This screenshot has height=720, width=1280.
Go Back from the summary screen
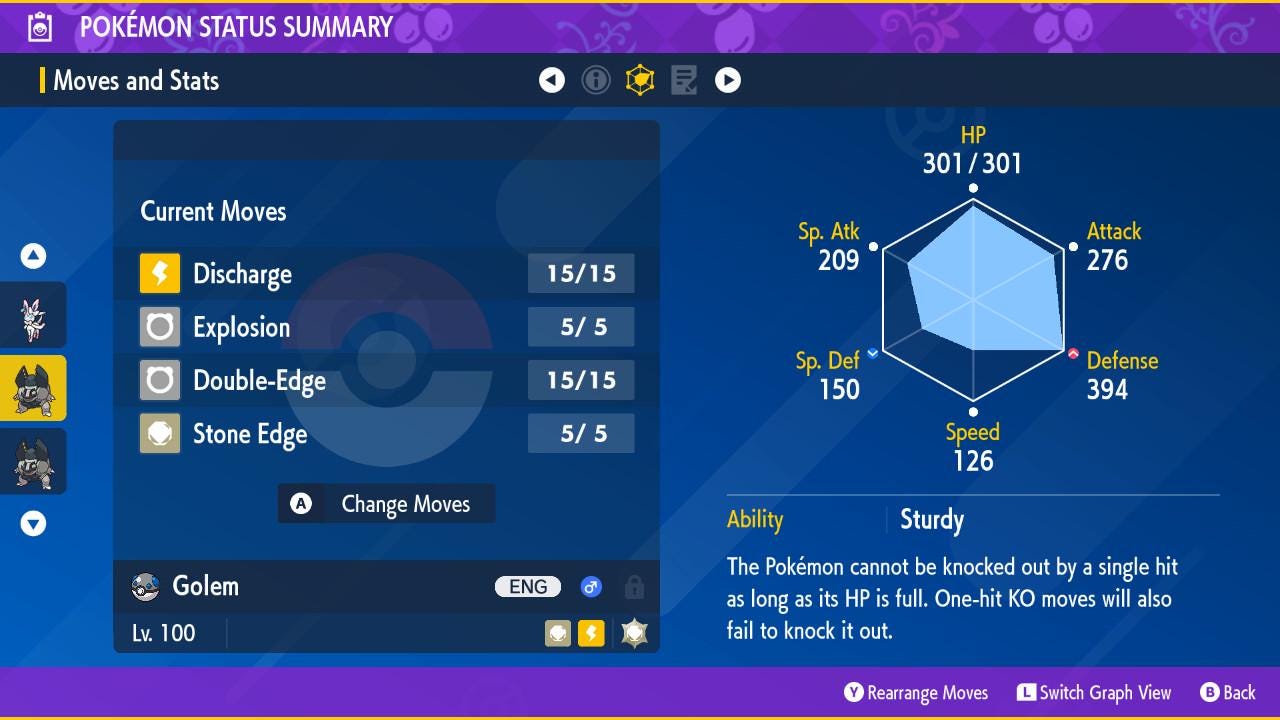pos(1227,693)
